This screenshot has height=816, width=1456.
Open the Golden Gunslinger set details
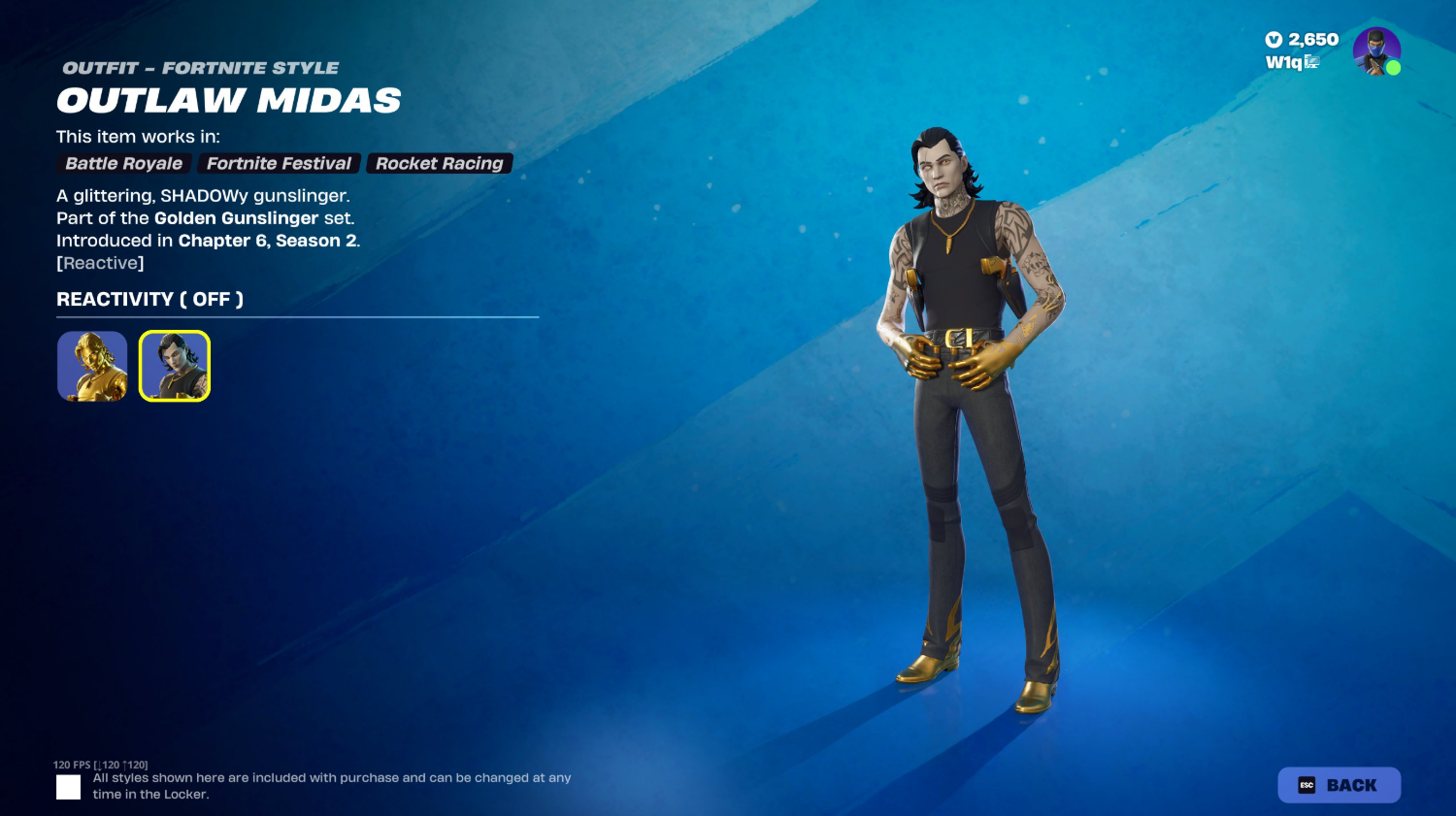click(236, 218)
